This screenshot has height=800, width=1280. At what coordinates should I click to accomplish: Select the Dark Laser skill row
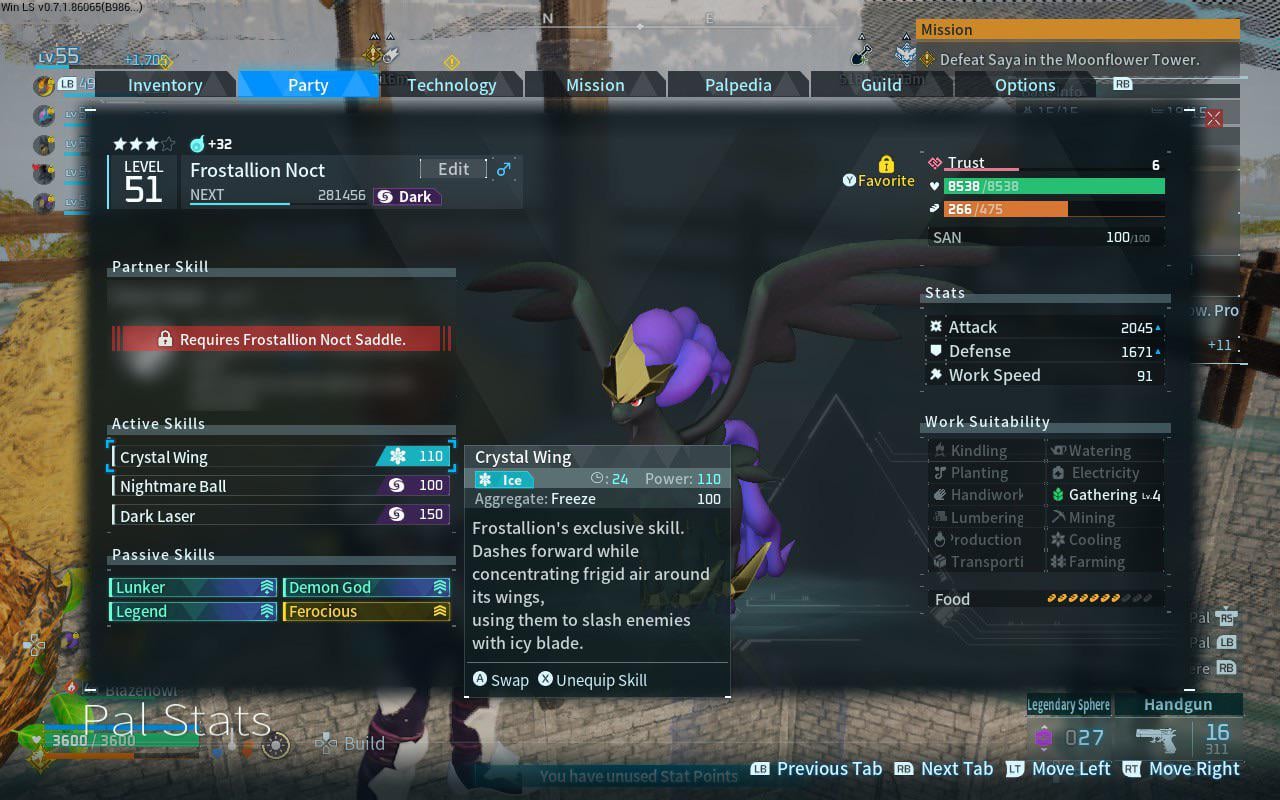(x=281, y=515)
